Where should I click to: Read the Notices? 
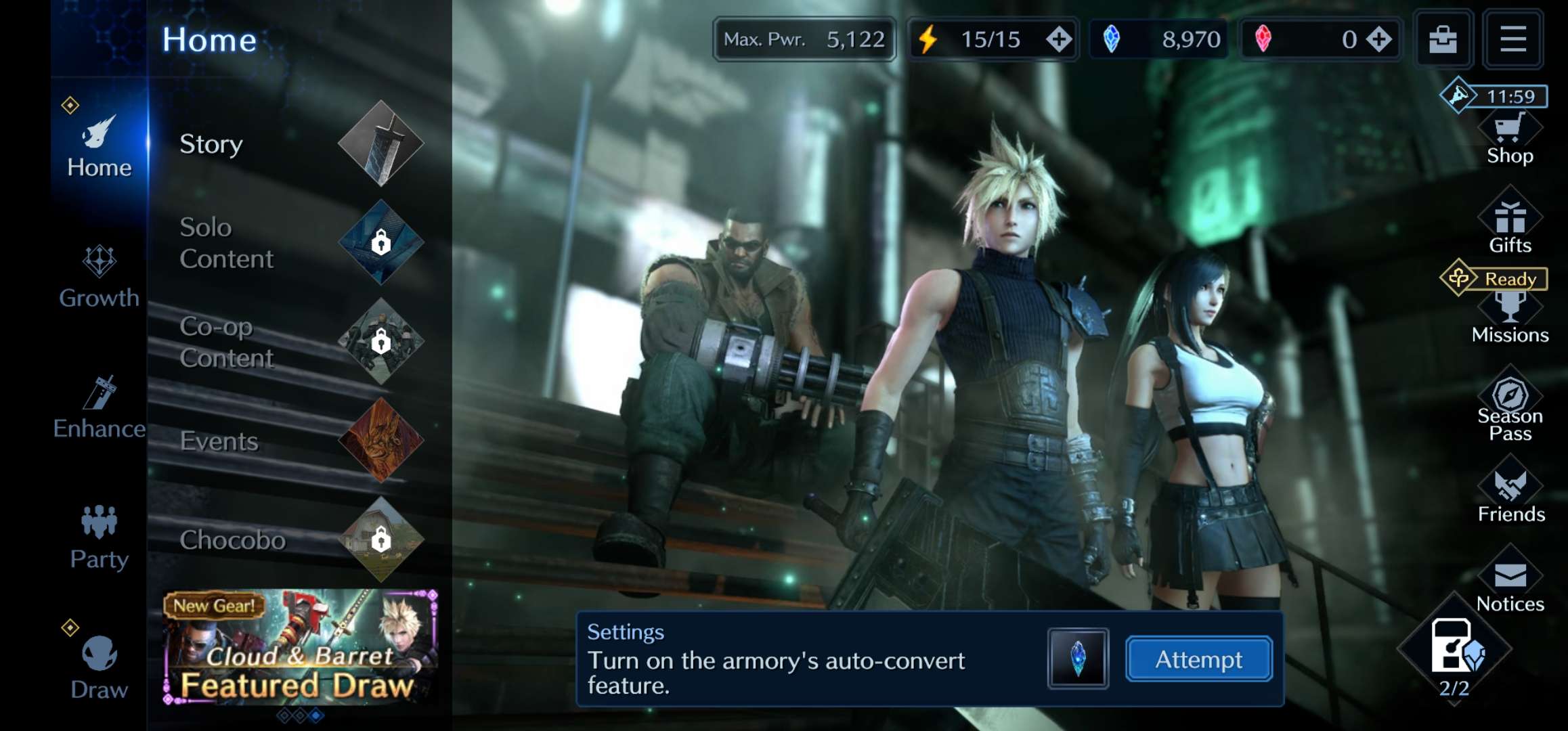tap(1510, 587)
